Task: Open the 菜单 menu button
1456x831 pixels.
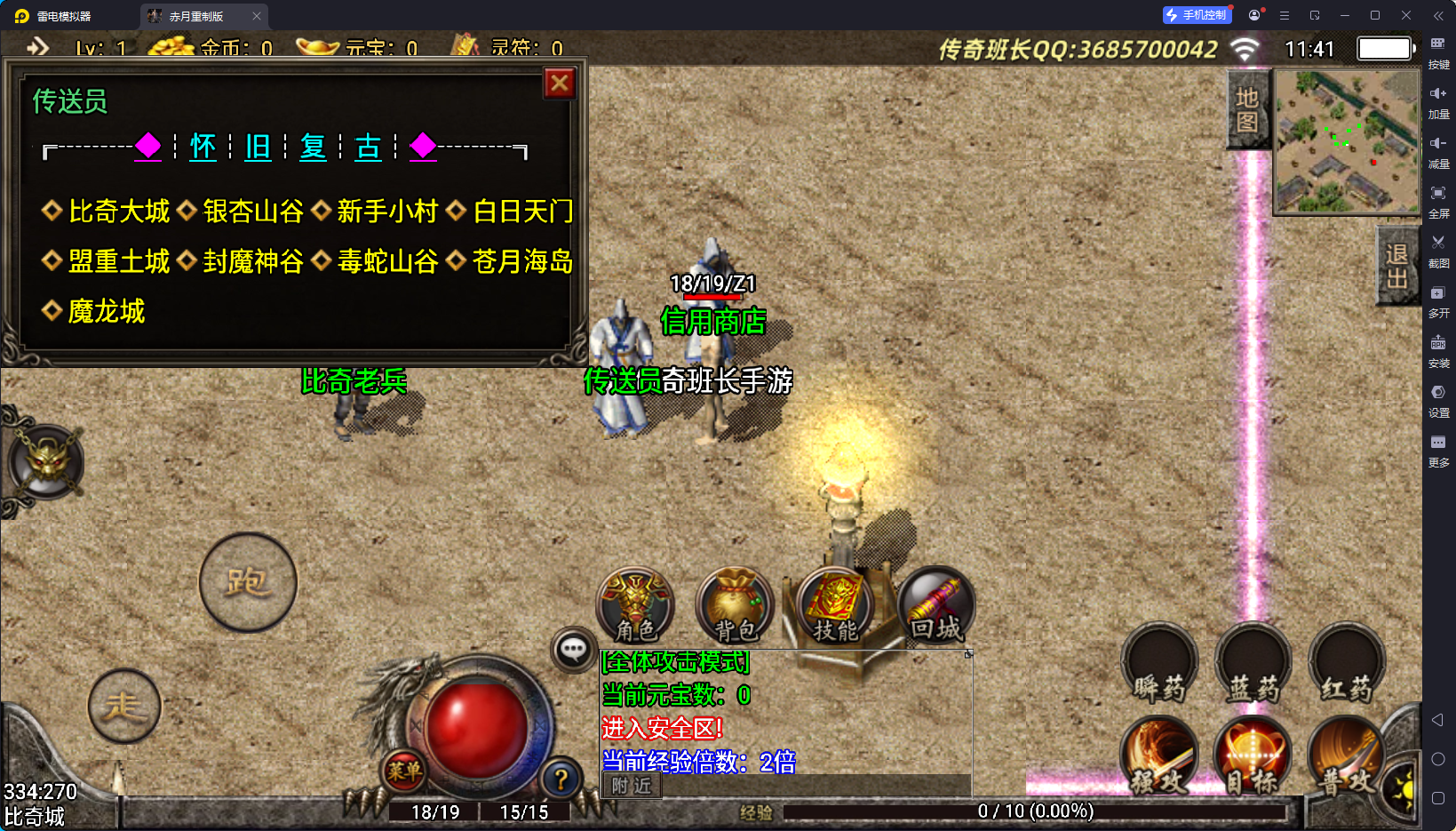Action: point(404,771)
